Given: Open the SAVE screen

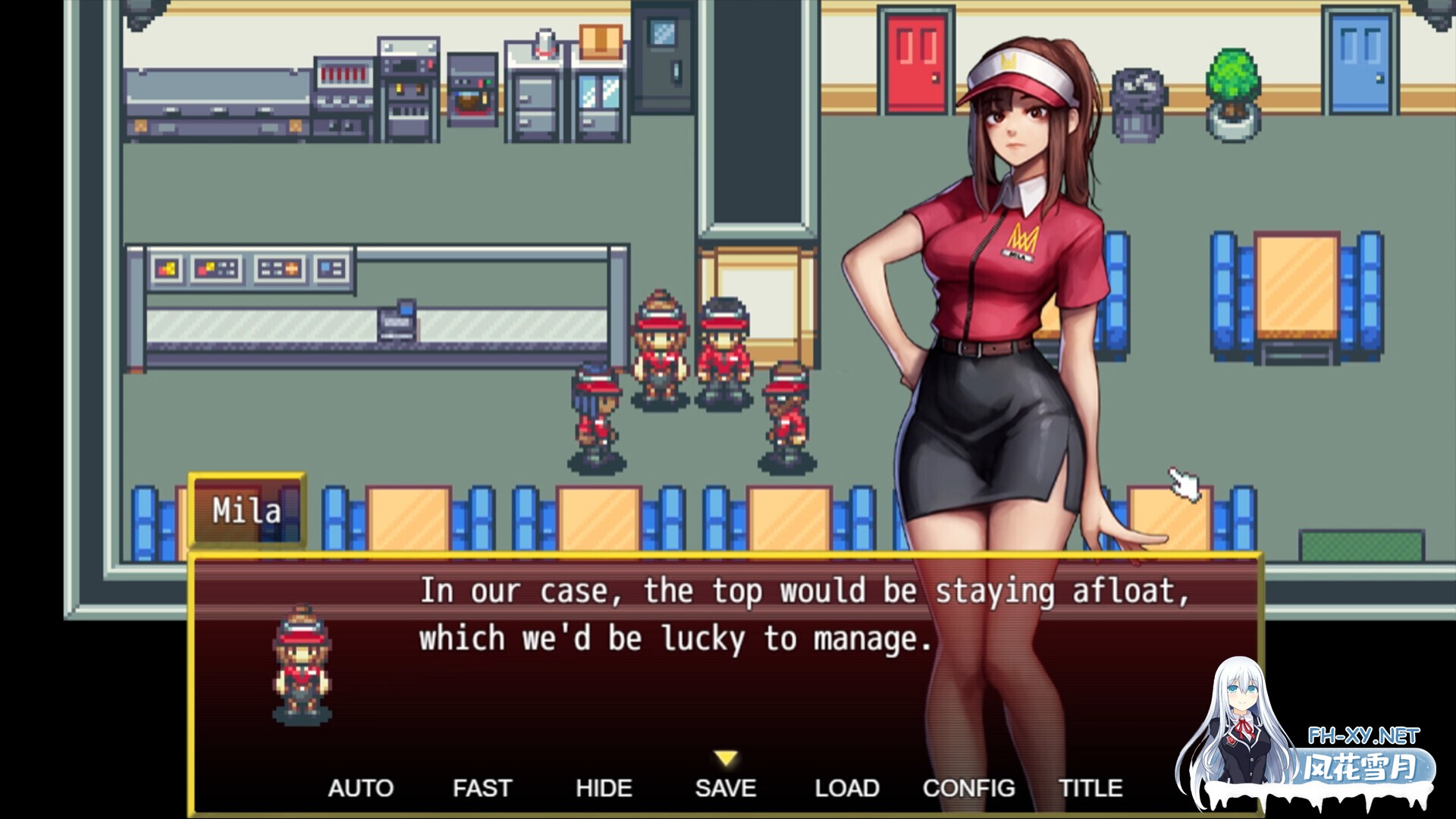Looking at the screenshot, I should (x=724, y=788).
